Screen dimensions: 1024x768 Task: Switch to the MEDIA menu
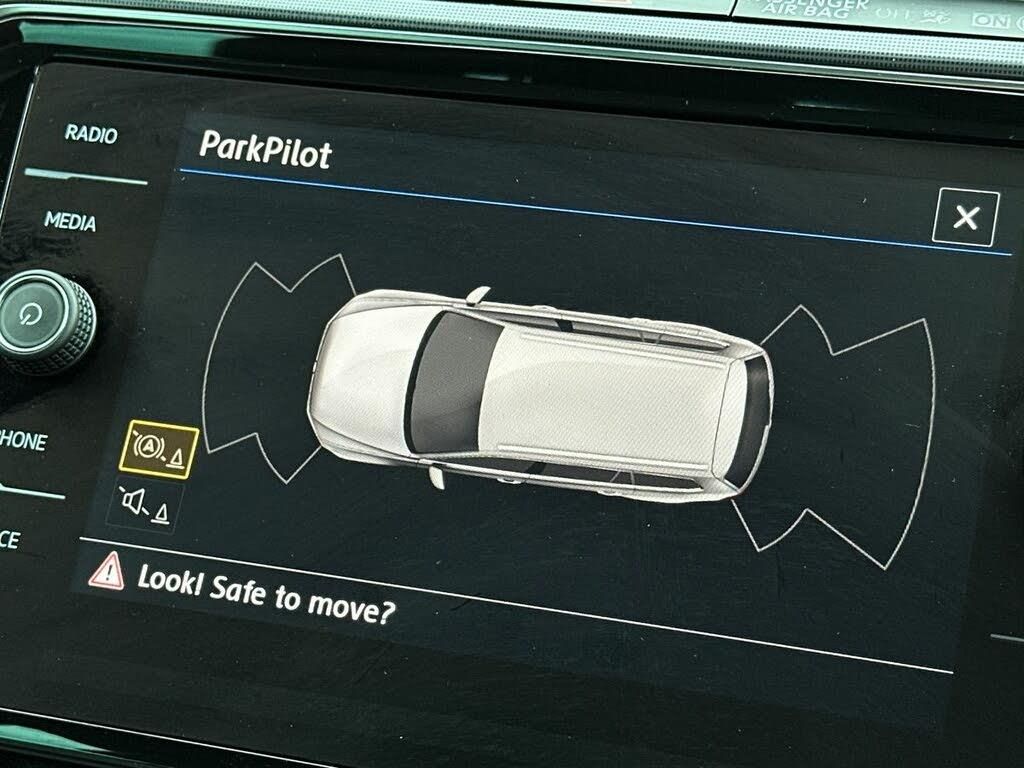coord(70,221)
